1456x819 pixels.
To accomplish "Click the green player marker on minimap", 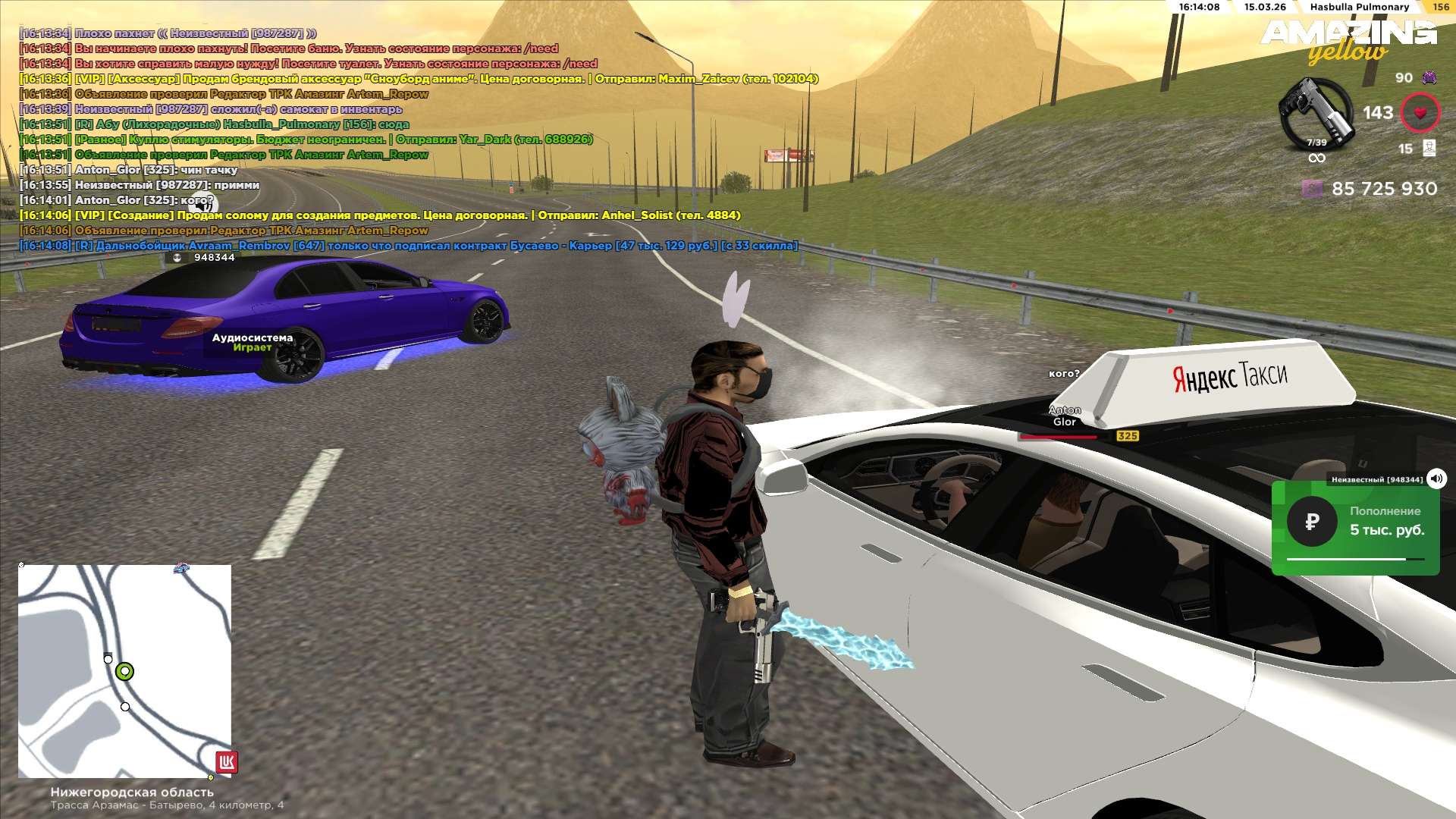I will 125,671.
